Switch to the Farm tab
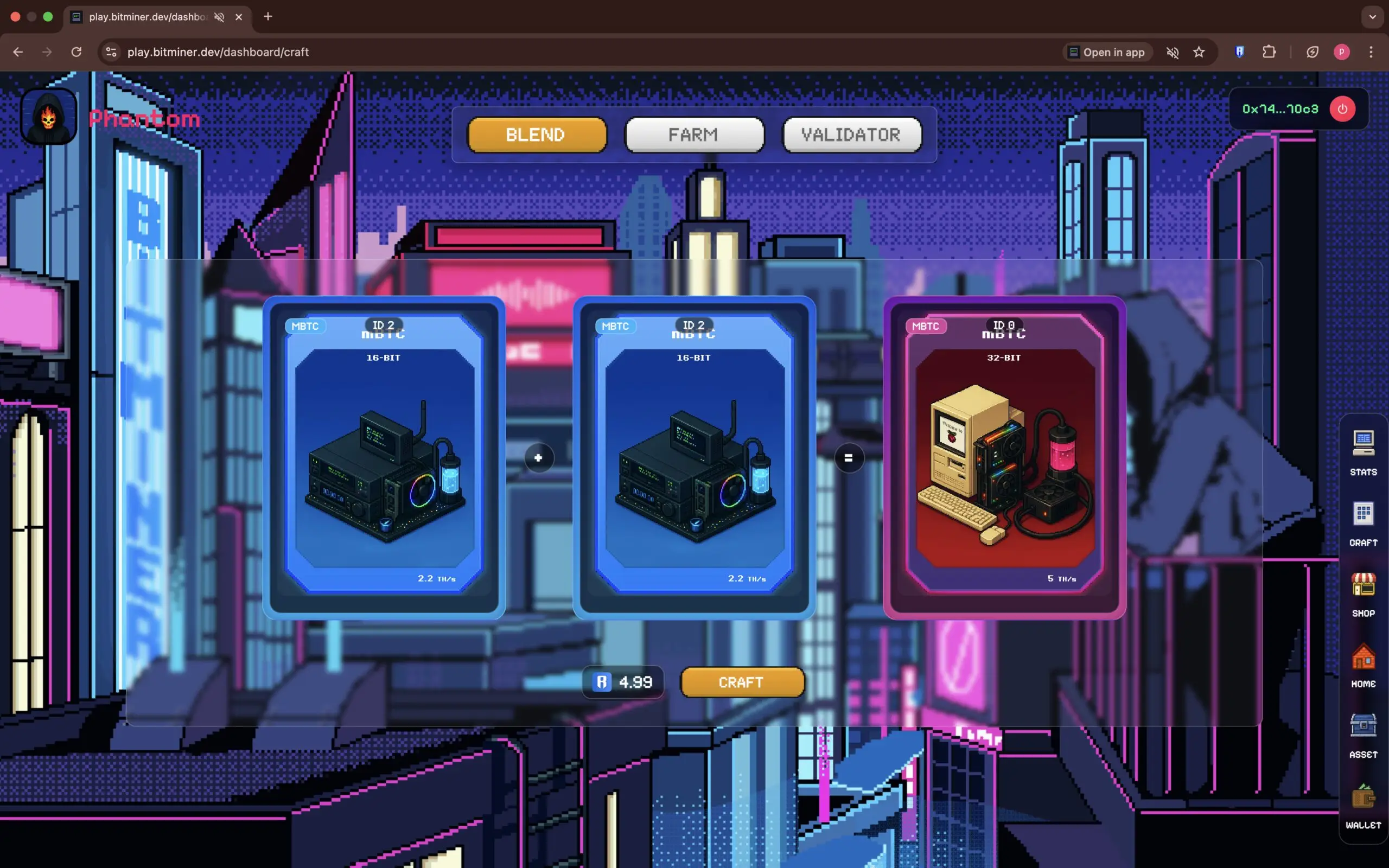 tap(693, 135)
